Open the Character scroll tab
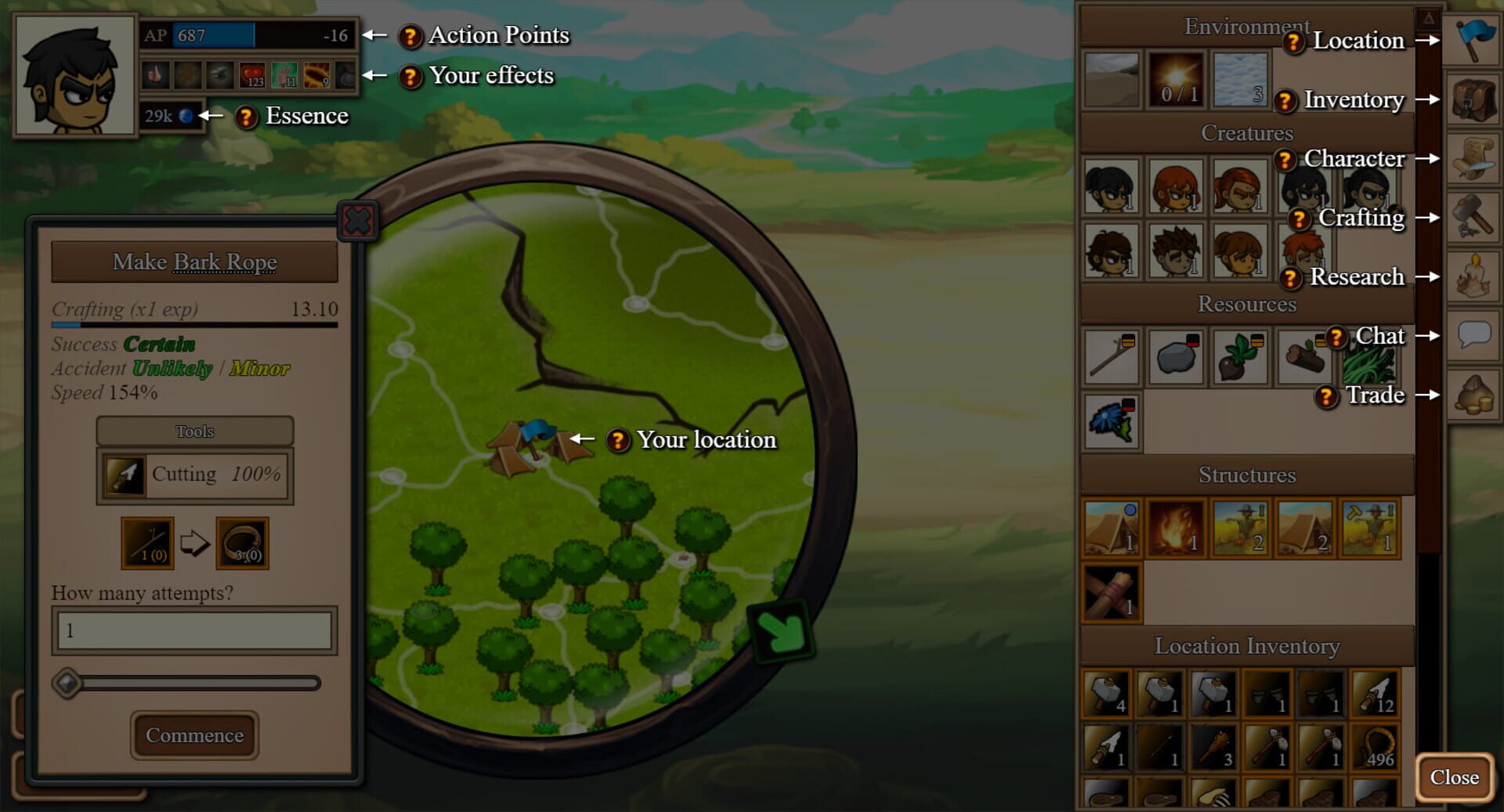This screenshot has height=812, width=1504. pyautogui.click(x=1473, y=159)
